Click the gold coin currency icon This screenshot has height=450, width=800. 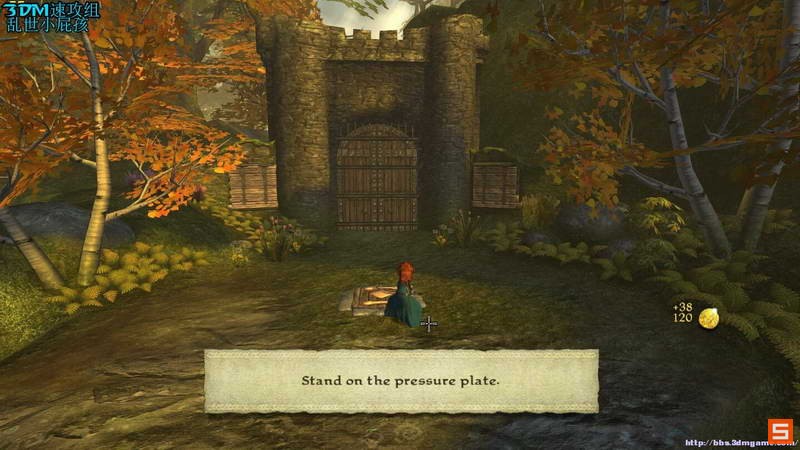pyautogui.click(x=709, y=318)
